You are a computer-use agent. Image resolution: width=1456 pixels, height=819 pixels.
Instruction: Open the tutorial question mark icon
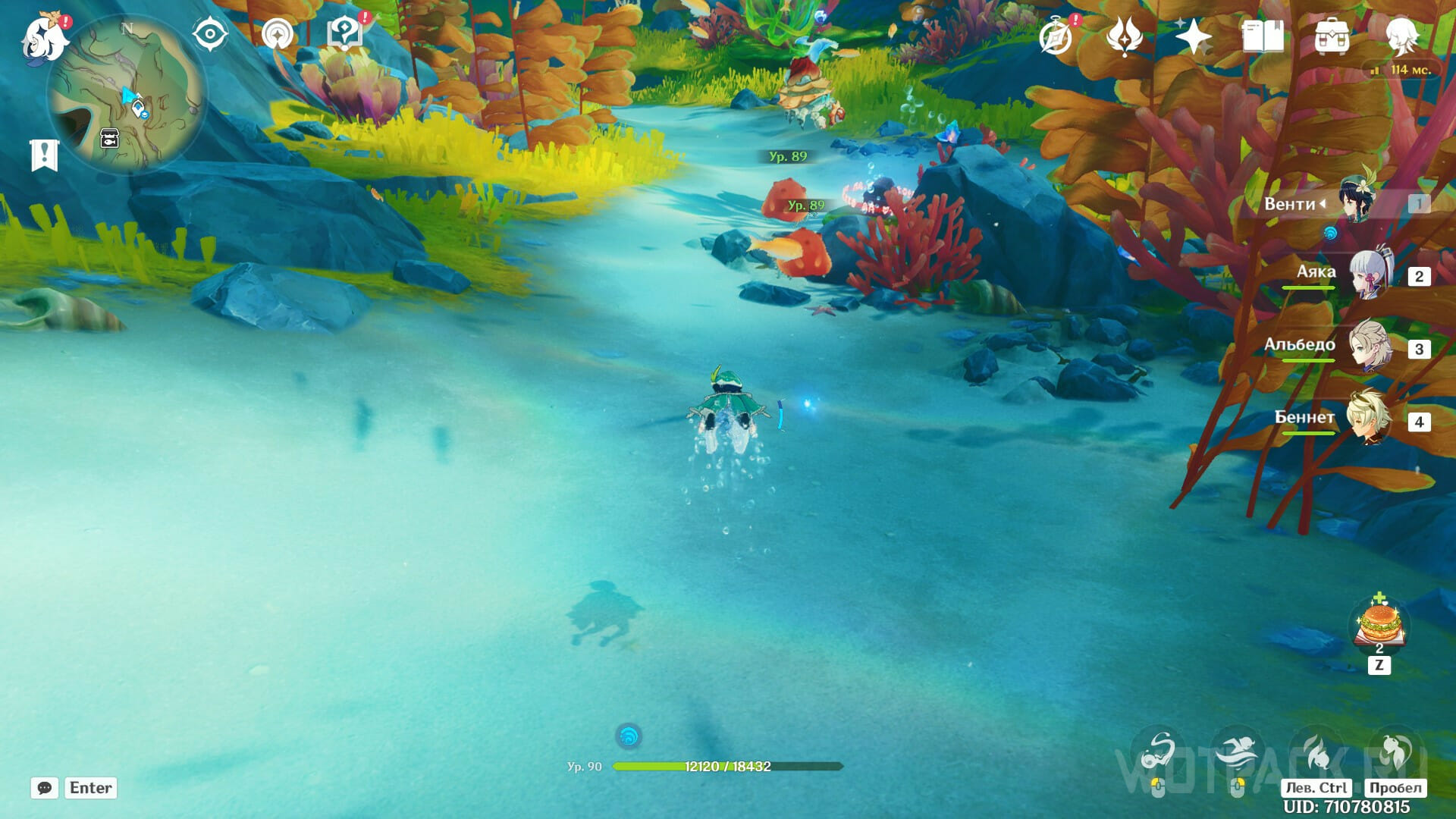point(345,35)
